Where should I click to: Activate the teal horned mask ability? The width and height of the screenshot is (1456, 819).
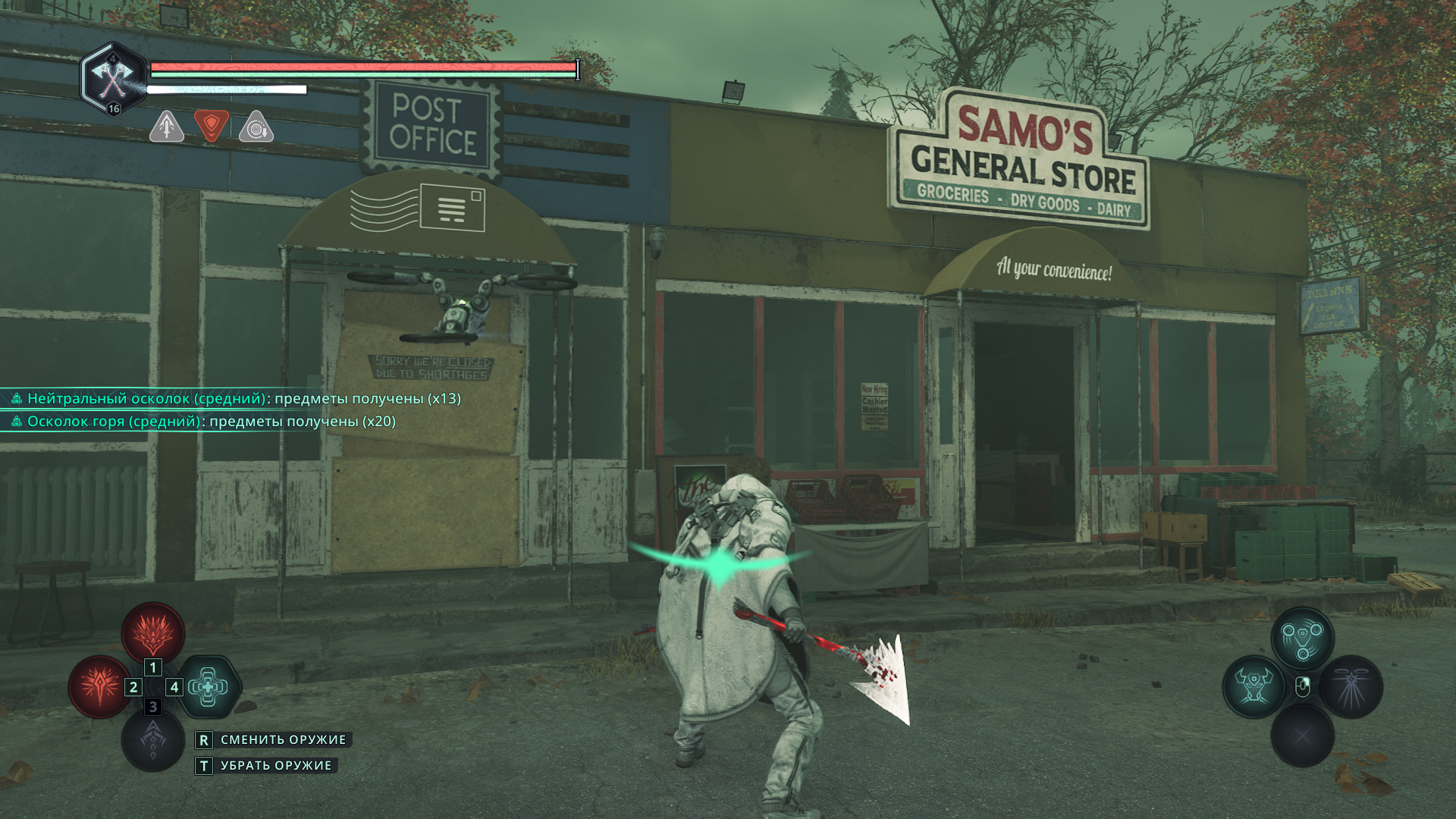[1254, 687]
